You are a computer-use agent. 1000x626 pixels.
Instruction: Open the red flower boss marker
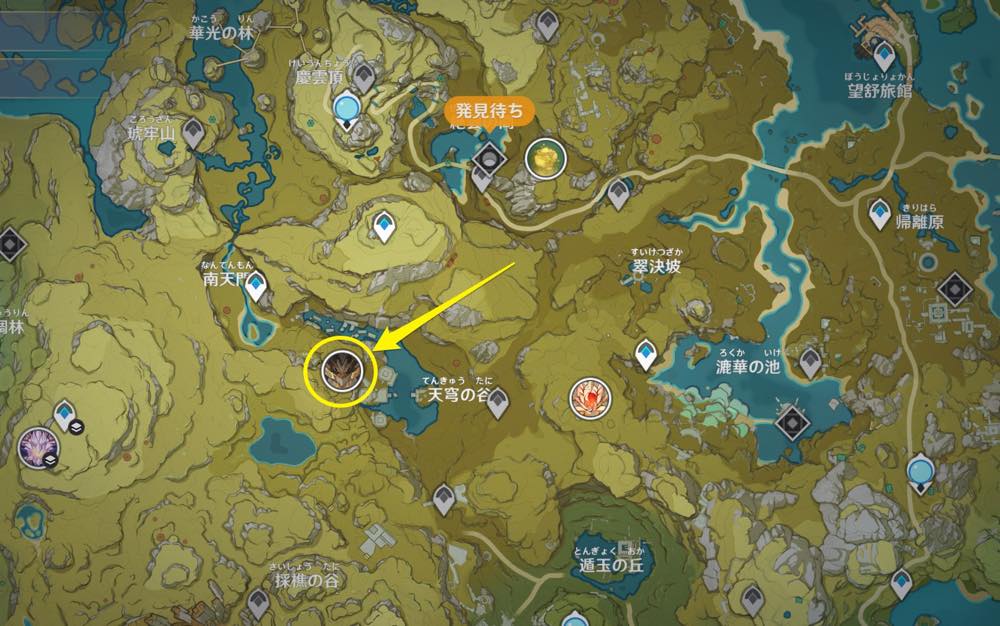[x=587, y=397]
